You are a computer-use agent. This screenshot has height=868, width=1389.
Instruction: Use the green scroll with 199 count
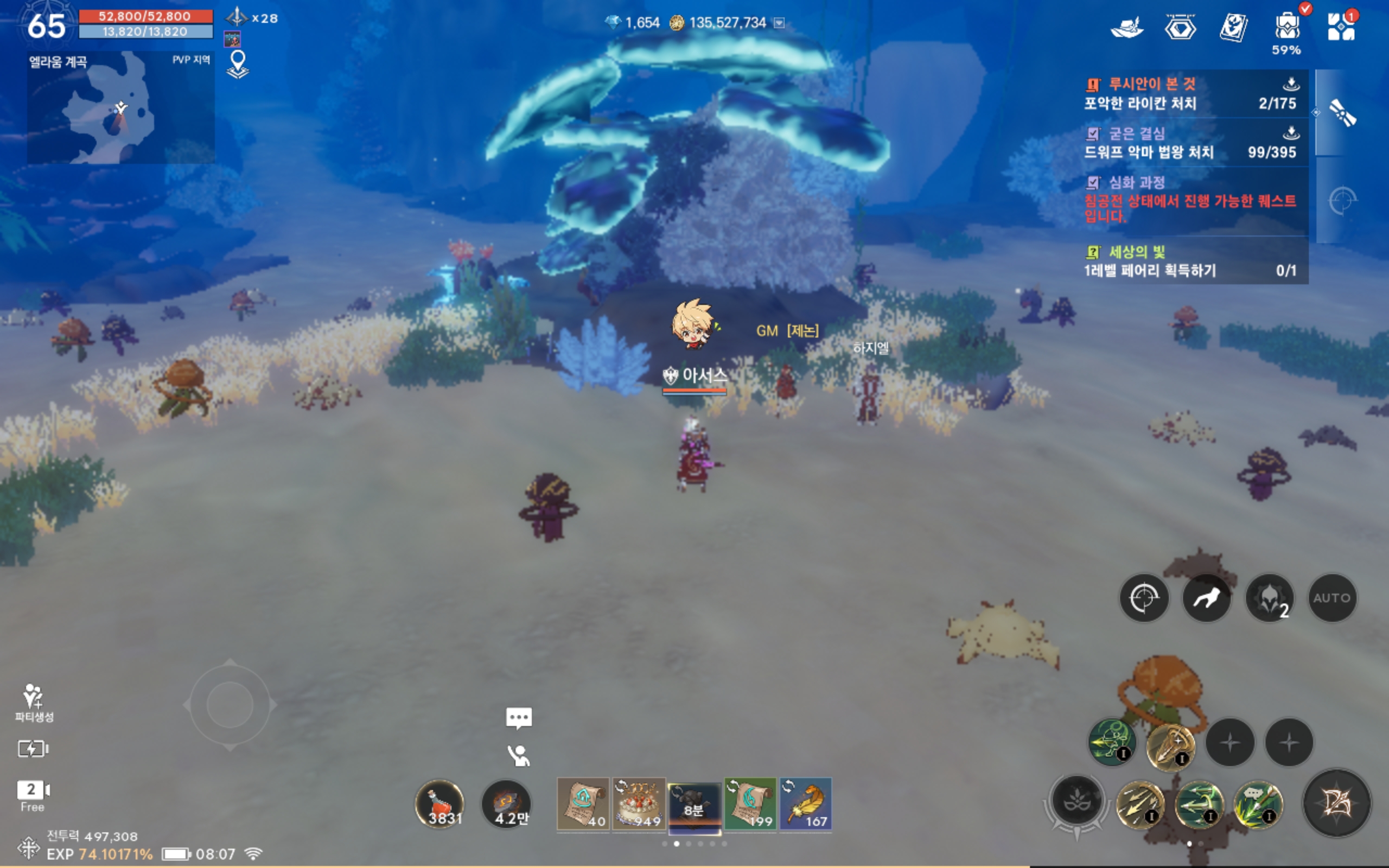[750, 803]
